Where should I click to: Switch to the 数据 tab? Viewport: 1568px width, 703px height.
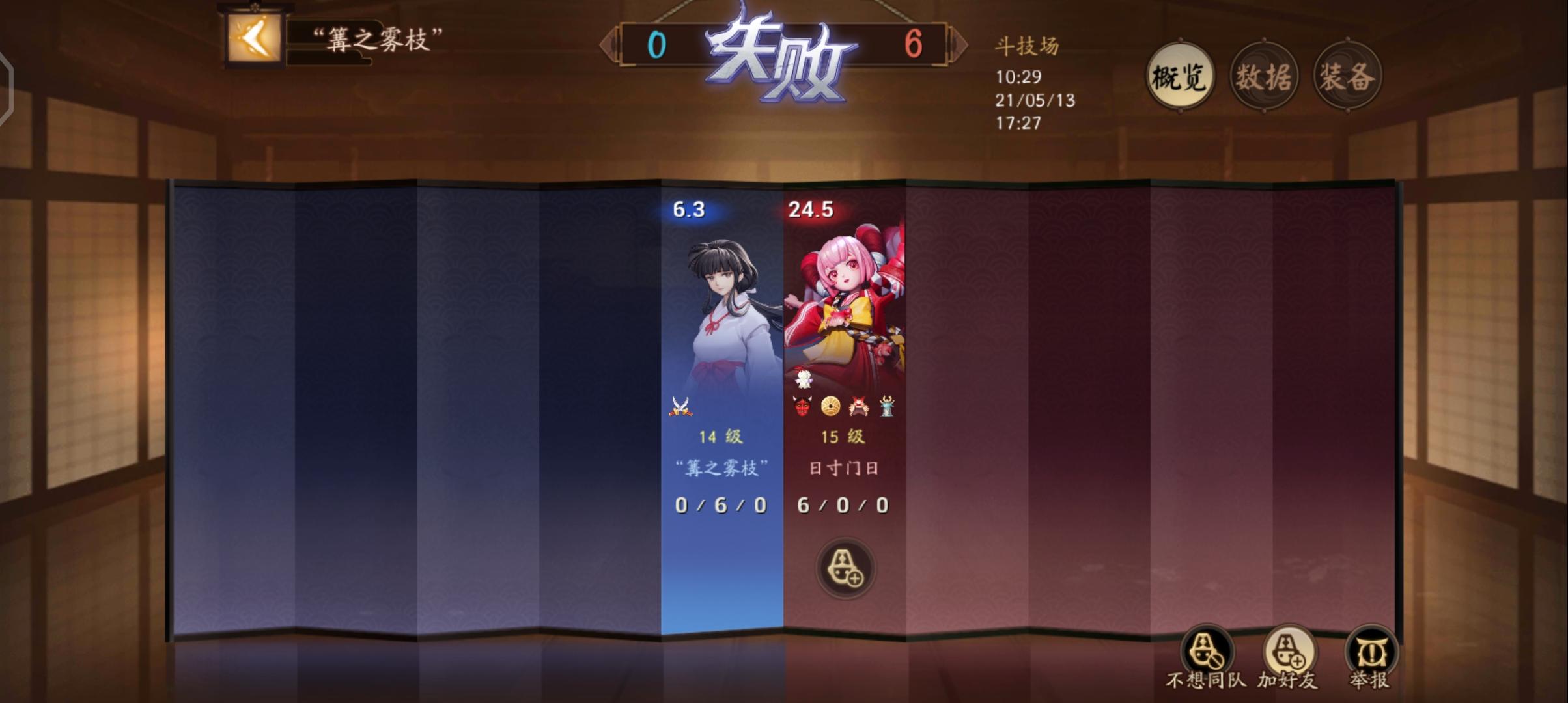[x=1263, y=76]
